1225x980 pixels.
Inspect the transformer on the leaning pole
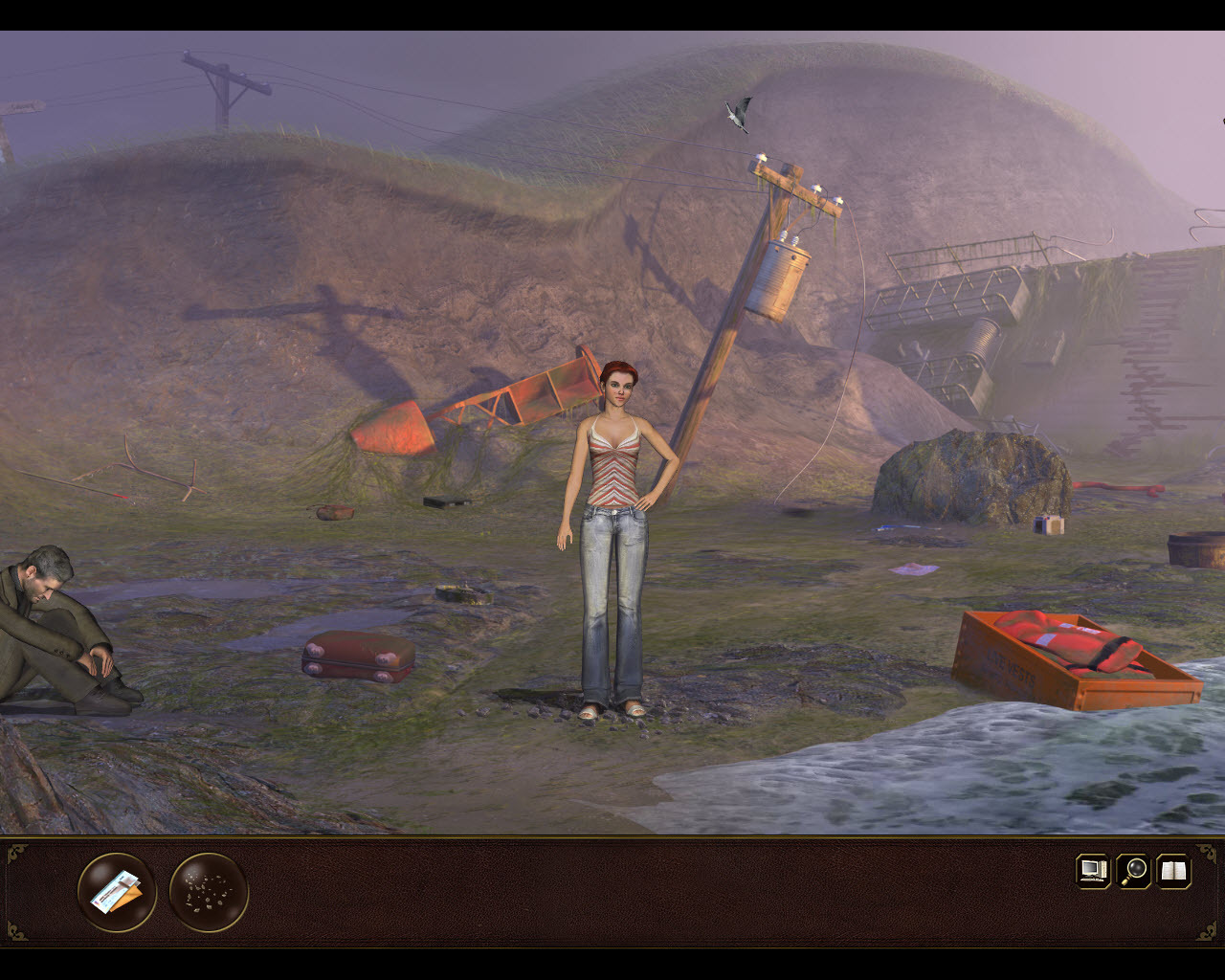point(780,278)
